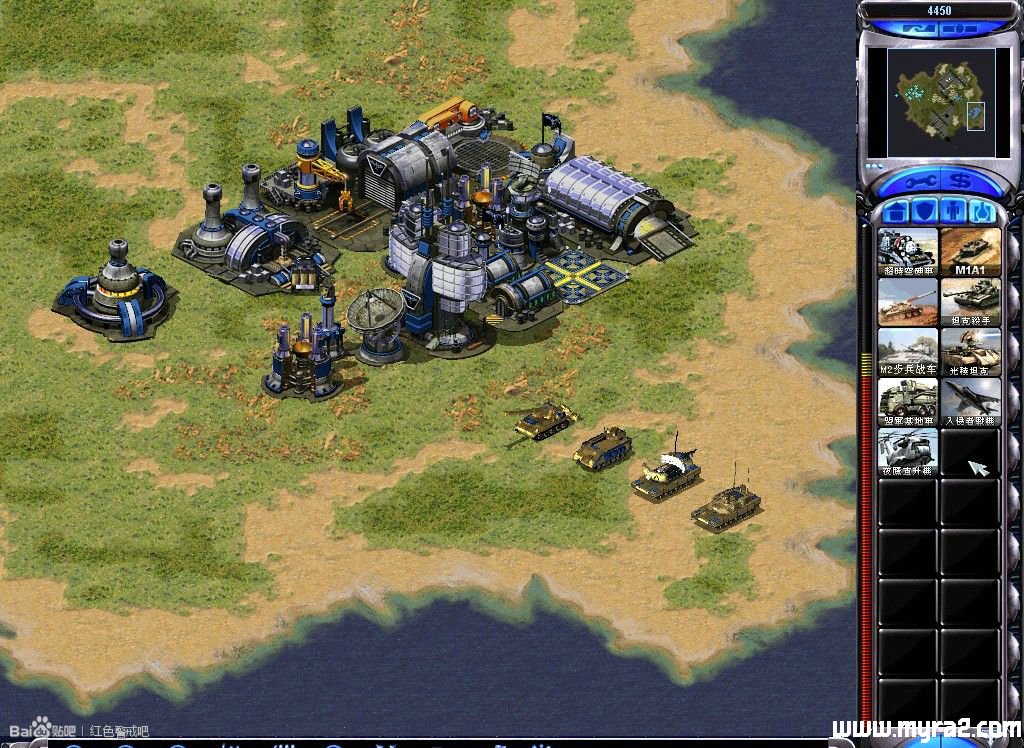The height and width of the screenshot is (748, 1024).
Task: Switch to the vehicles build tab
Action: click(x=983, y=212)
